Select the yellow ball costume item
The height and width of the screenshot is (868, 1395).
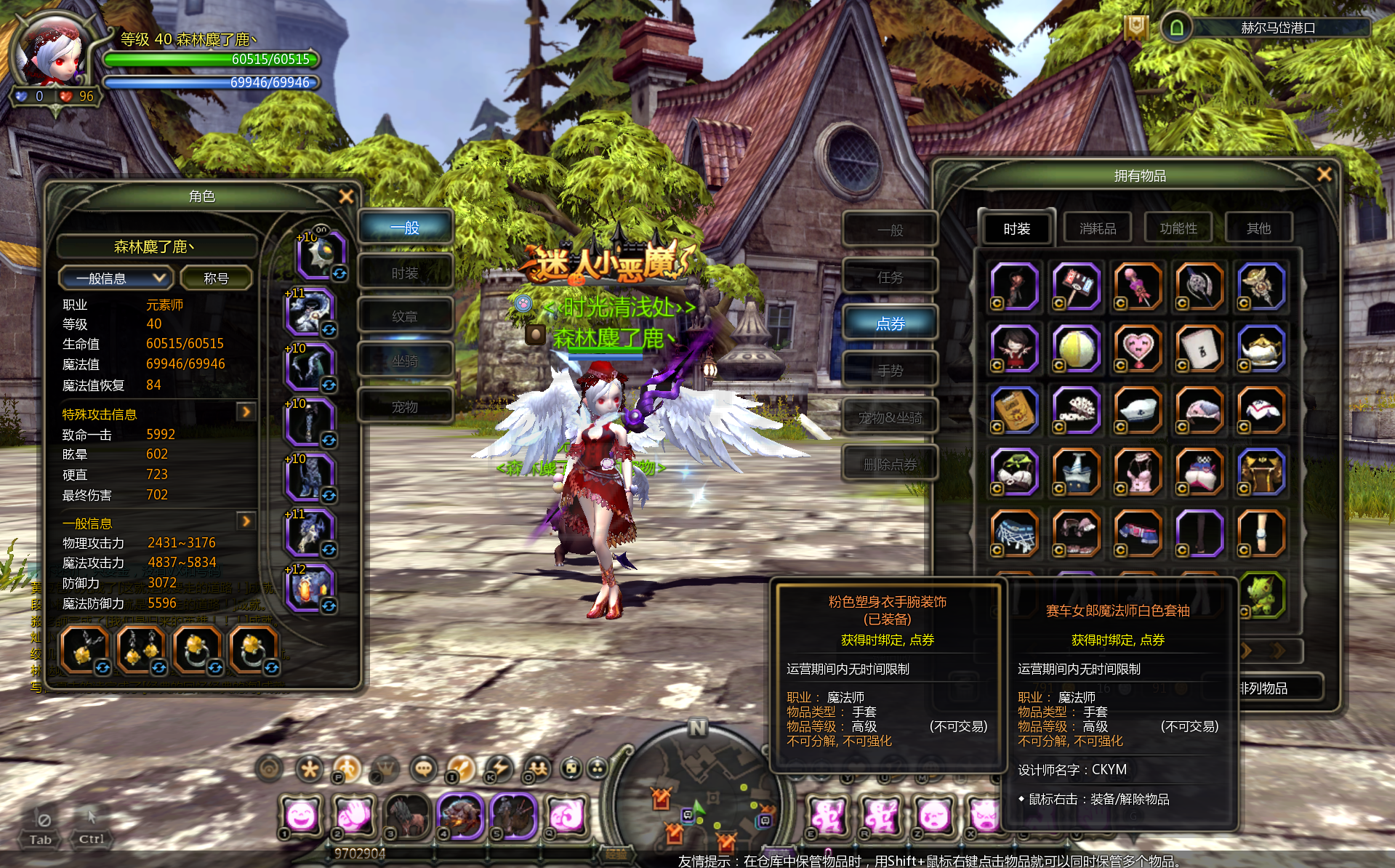pos(1076,348)
